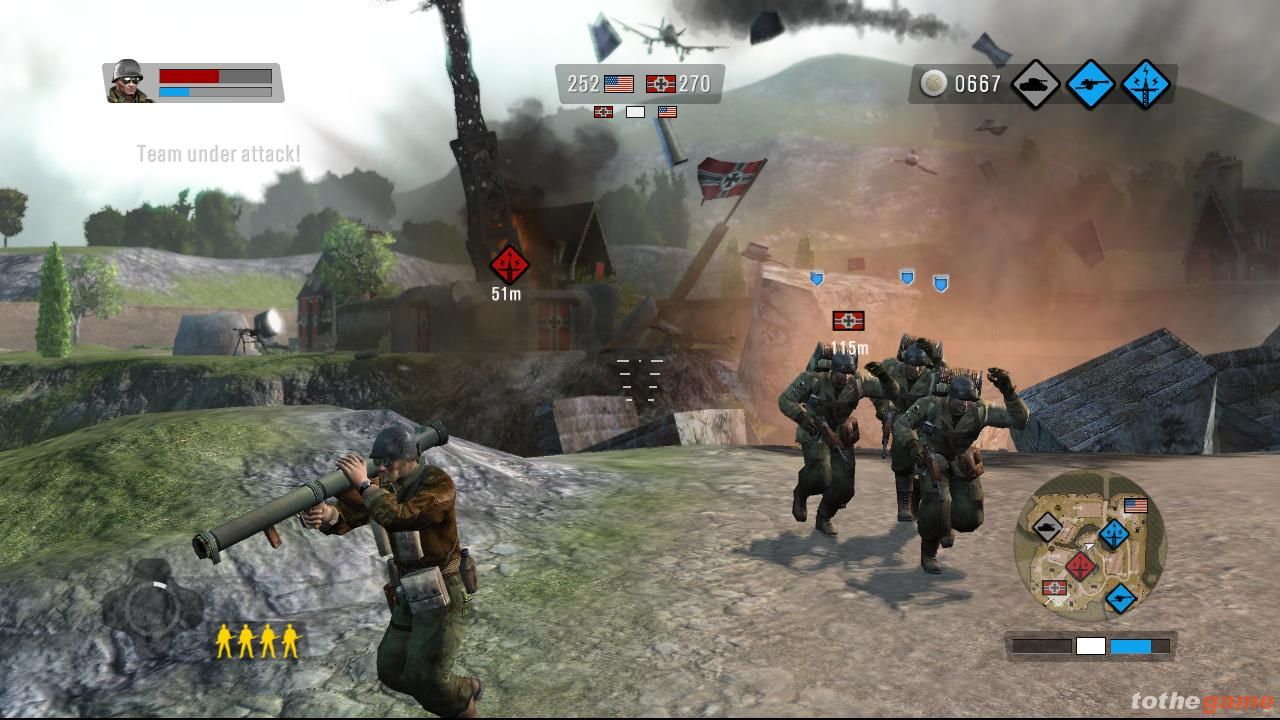Screen dimensions: 1280x720
Task: Click the American flag base on the minimap
Action: coord(1135,506)
